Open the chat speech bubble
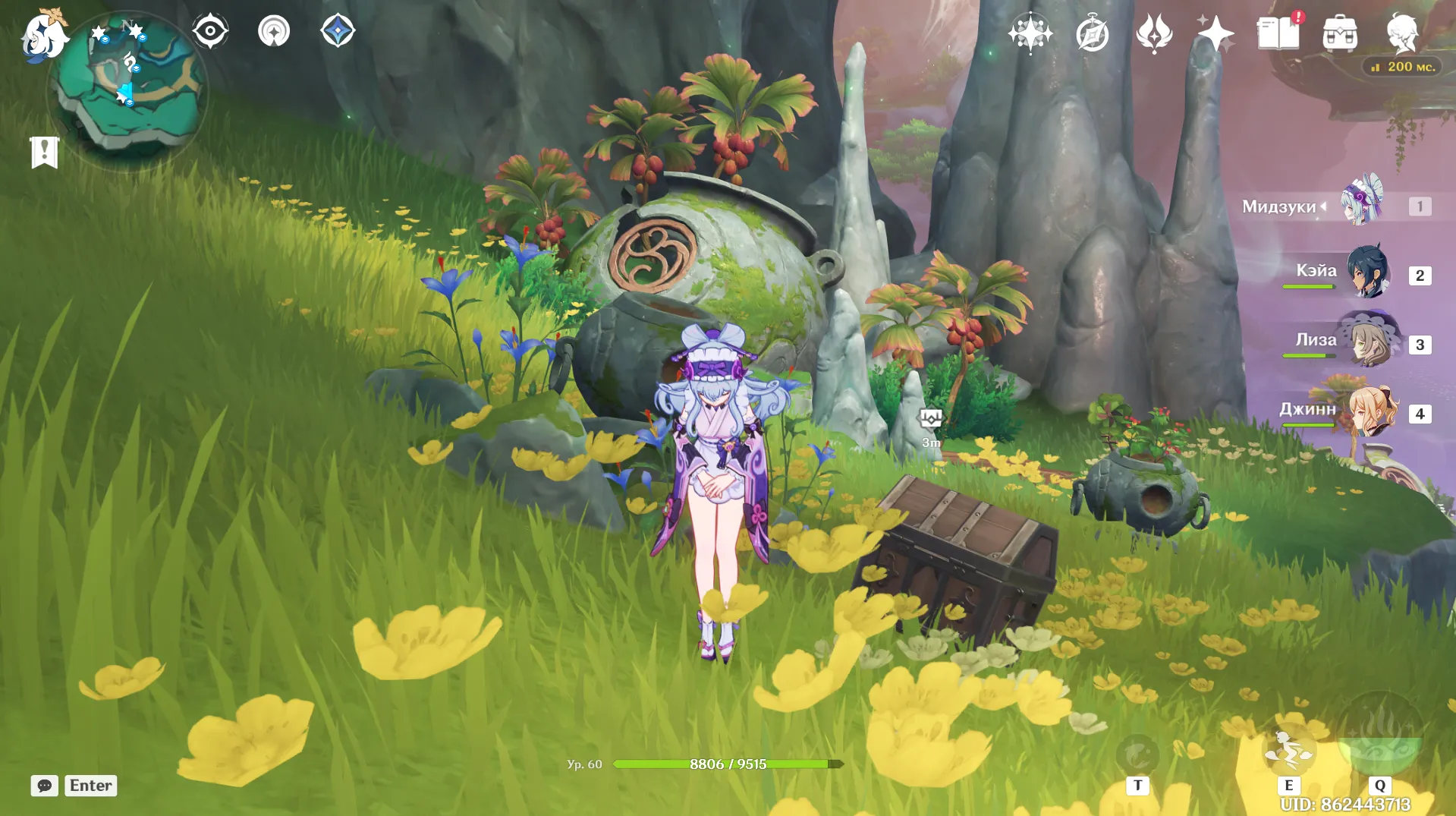Viewport: 1456px width, 816px height. pos(44,785)
